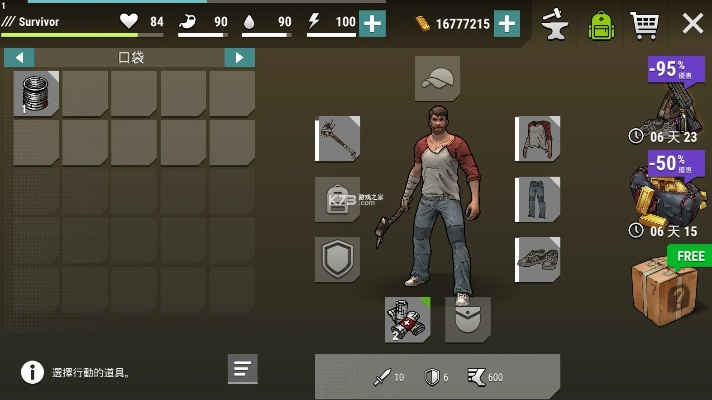Viewport: 712px width, 400px height.
Task: Select the shoes equipment slot
Action: [x=537, y=260]
